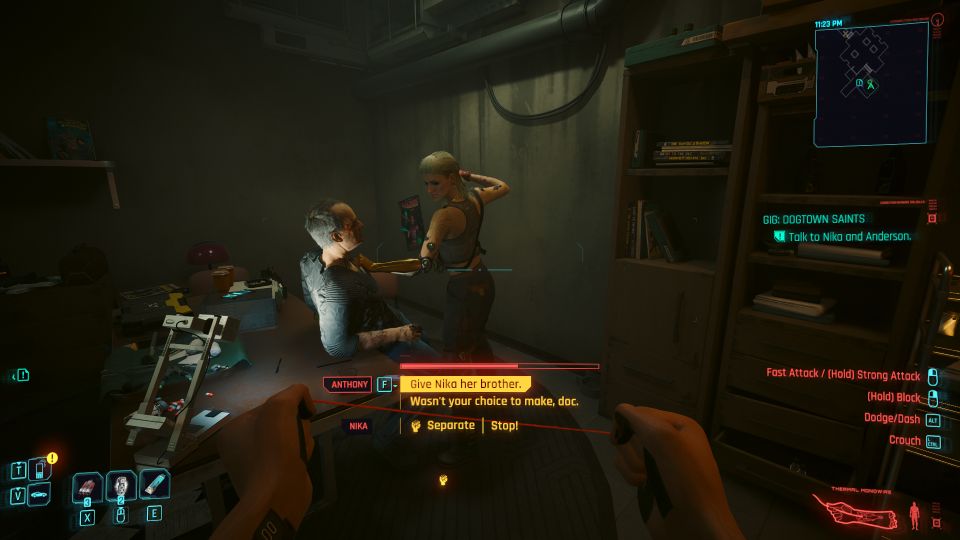Screen dimensions: 960x540
Task: Select the Dogtown Saints gig tracker
Action: click(x=813, y=219)
